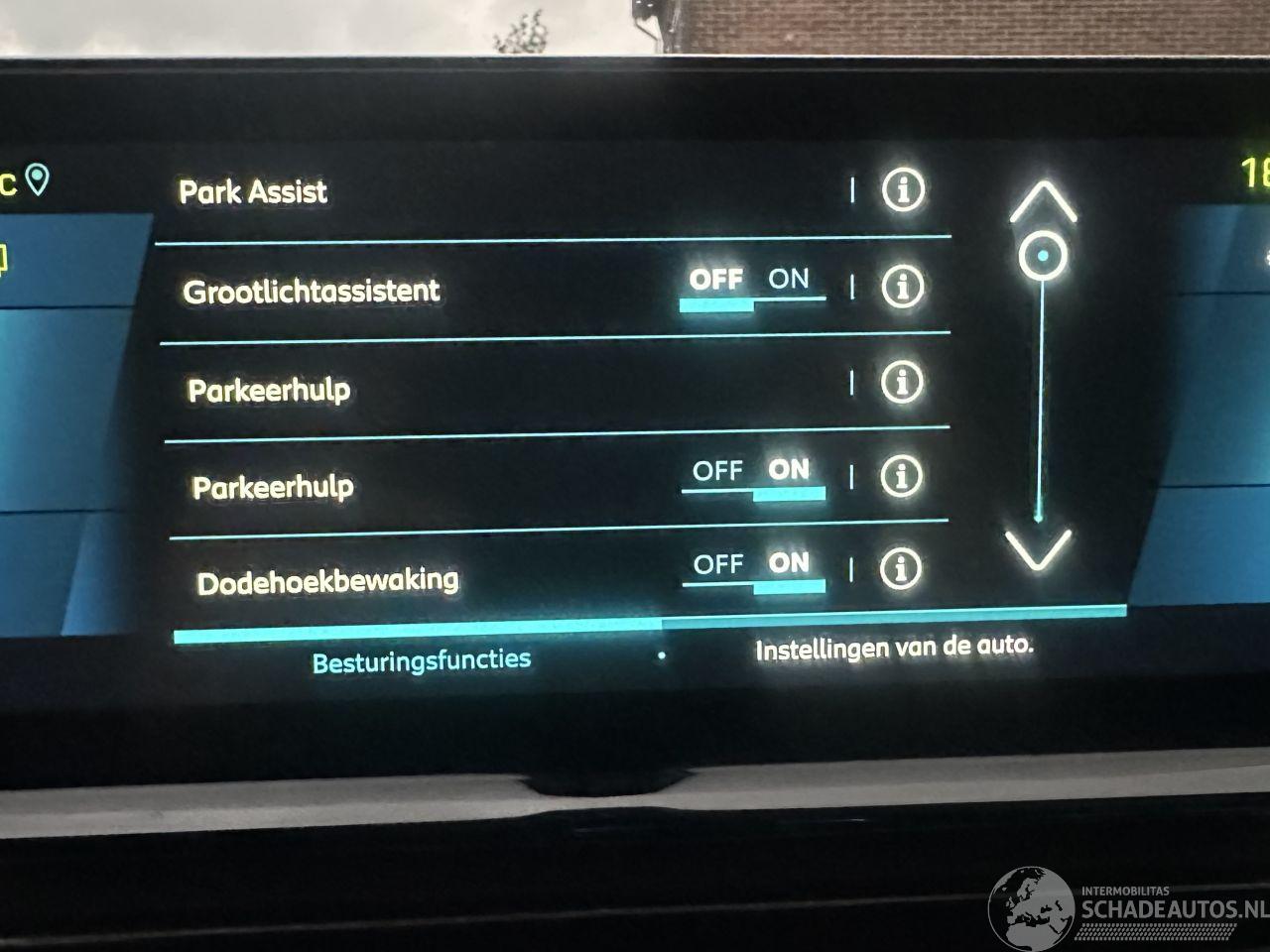Select the circular scrollbar position handle

[1043, 256]
